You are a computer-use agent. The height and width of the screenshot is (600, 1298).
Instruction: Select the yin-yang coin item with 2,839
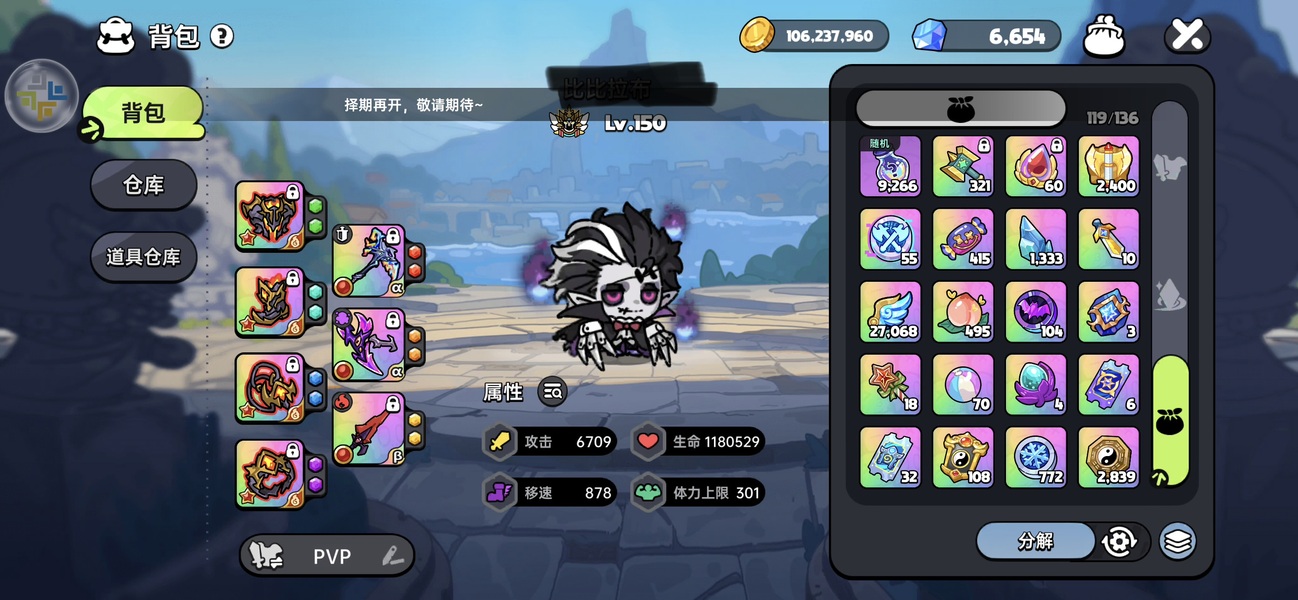click(1108, 457)
